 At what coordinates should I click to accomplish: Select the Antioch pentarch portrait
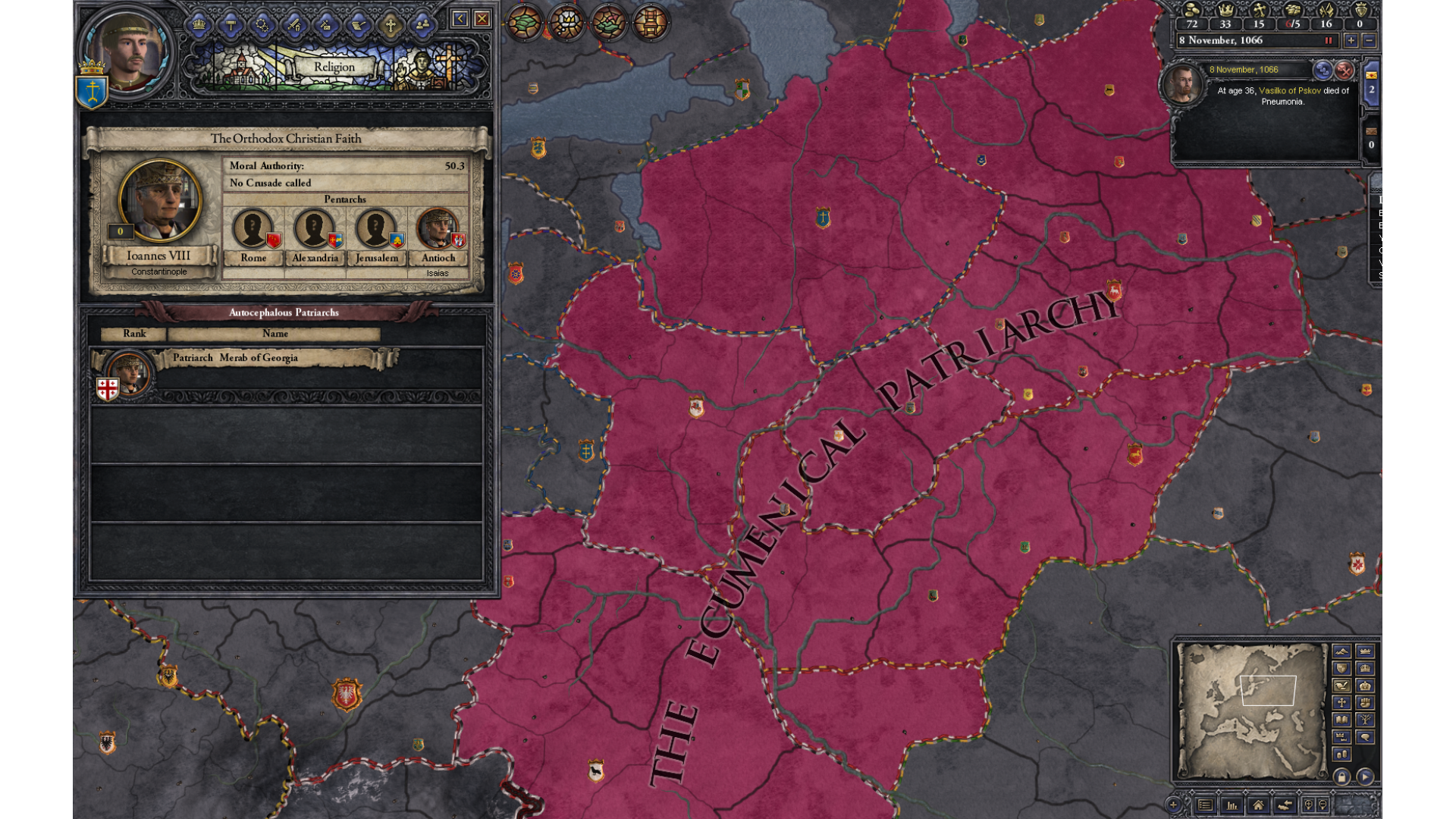click(438, 228)
